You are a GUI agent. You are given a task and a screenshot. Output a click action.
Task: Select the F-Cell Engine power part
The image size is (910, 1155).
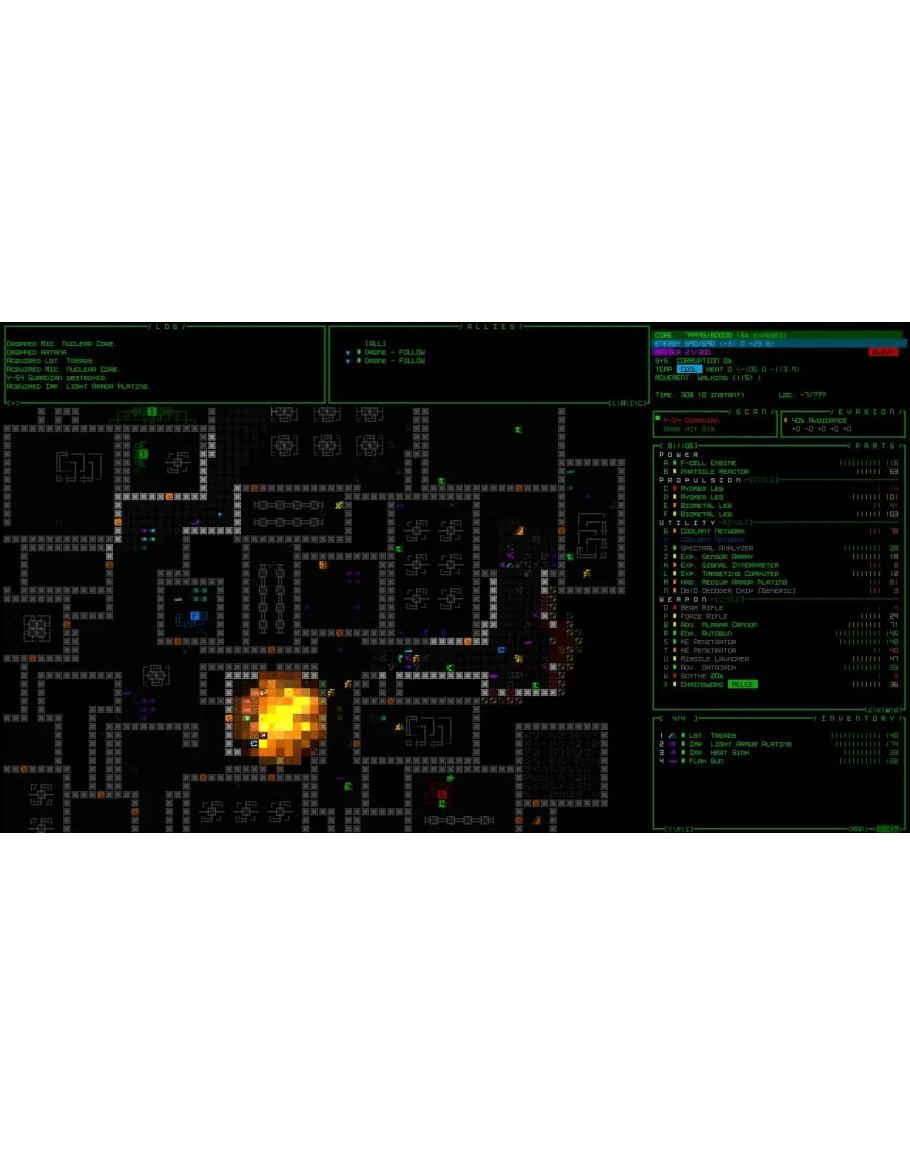[x=708, y=463]
